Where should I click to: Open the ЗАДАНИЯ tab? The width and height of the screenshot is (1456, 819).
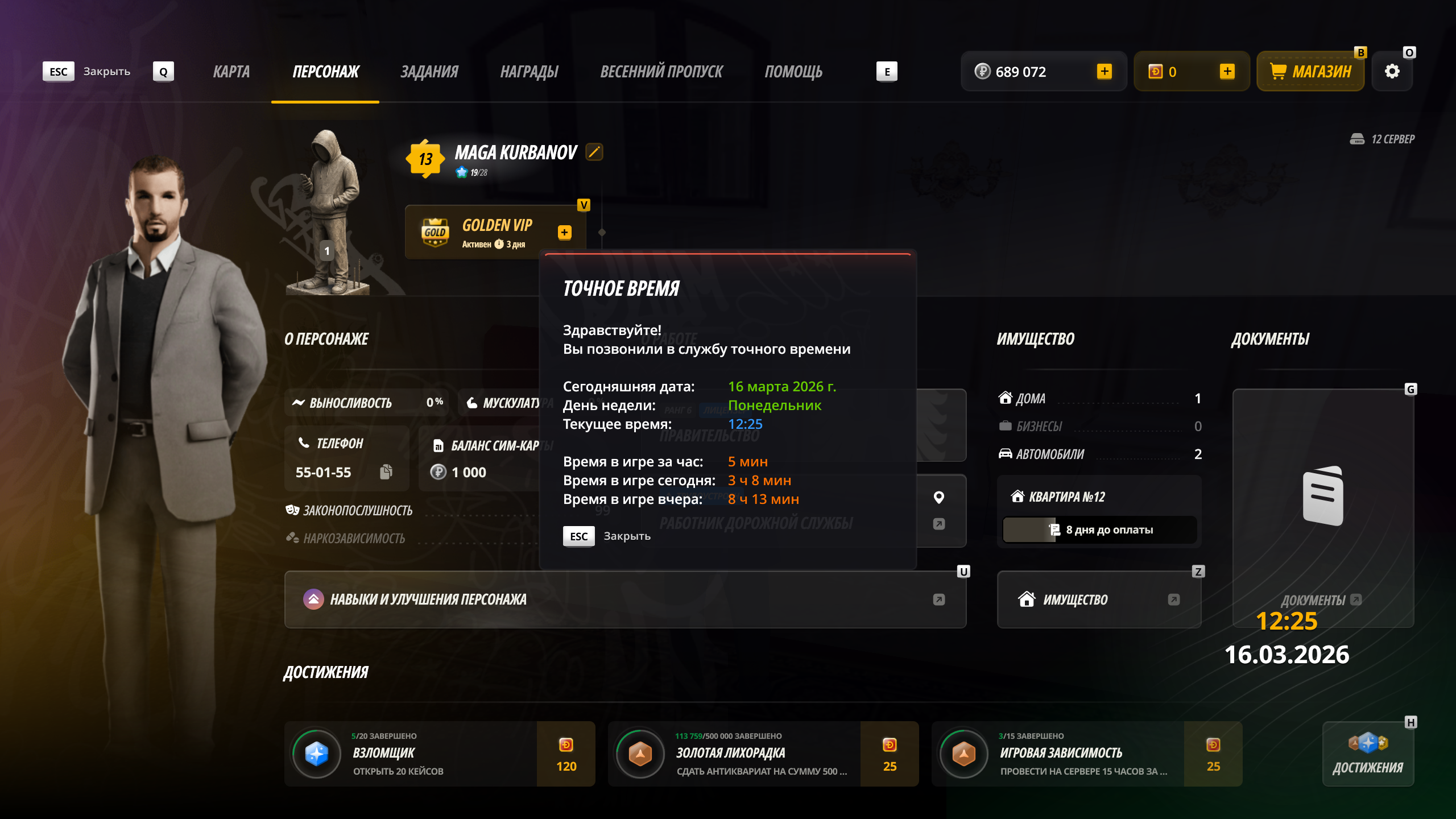click(429, 72)
